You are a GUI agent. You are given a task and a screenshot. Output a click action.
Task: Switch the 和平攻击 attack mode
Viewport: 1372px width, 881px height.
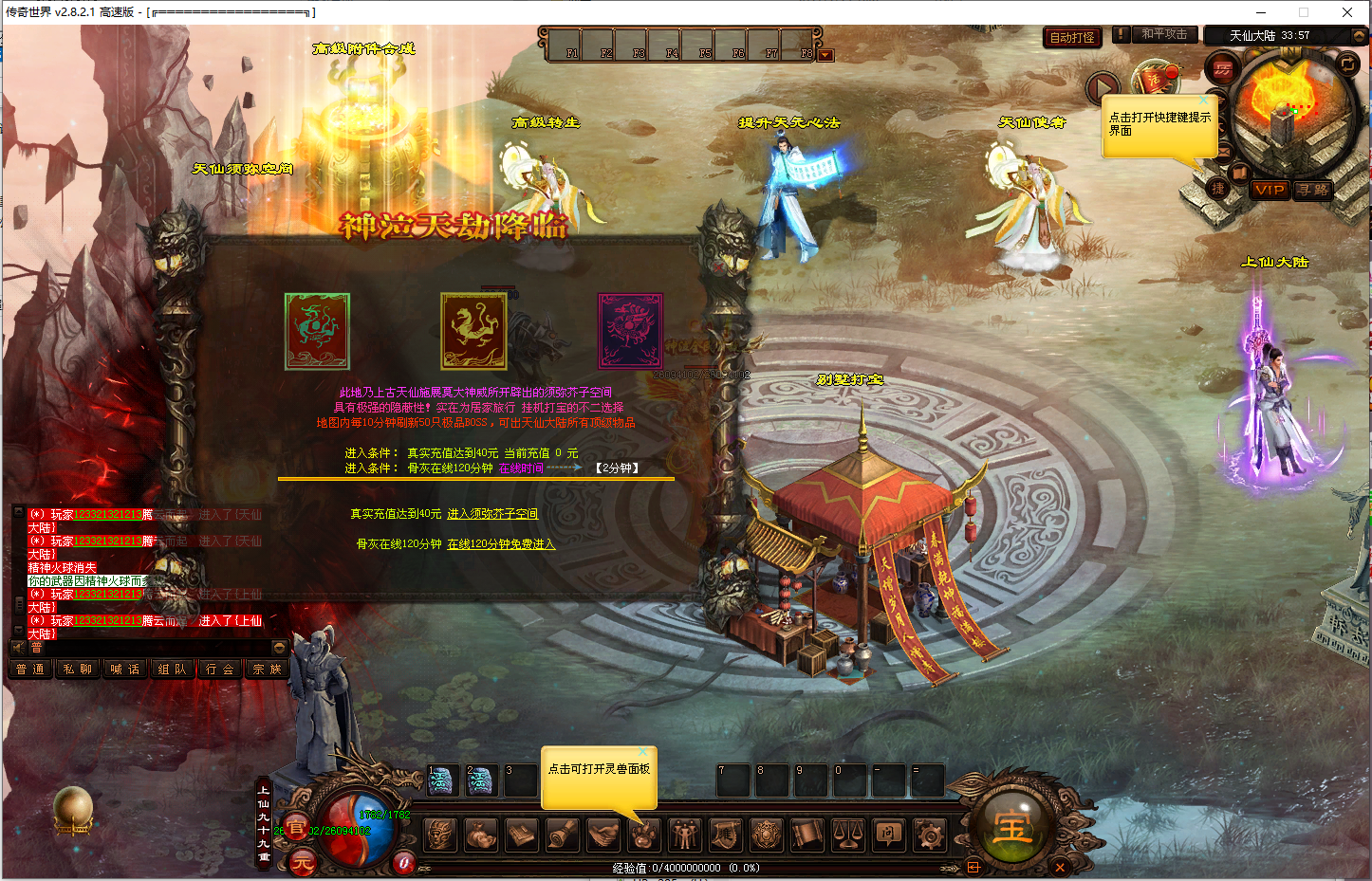[x=1163, y=34]
